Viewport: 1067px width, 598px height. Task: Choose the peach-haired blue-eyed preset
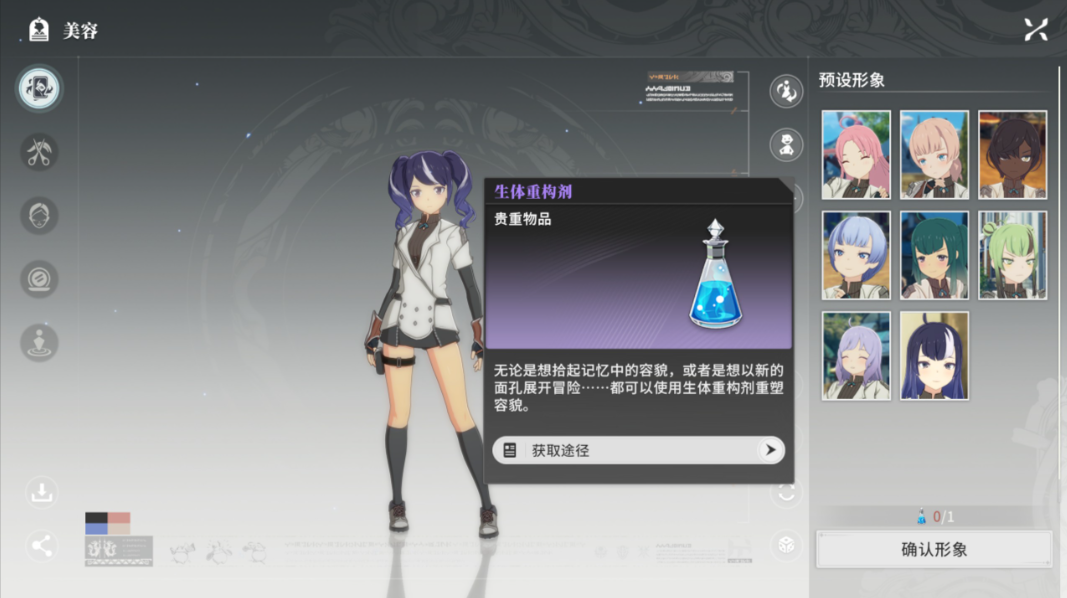coord(934,155)
